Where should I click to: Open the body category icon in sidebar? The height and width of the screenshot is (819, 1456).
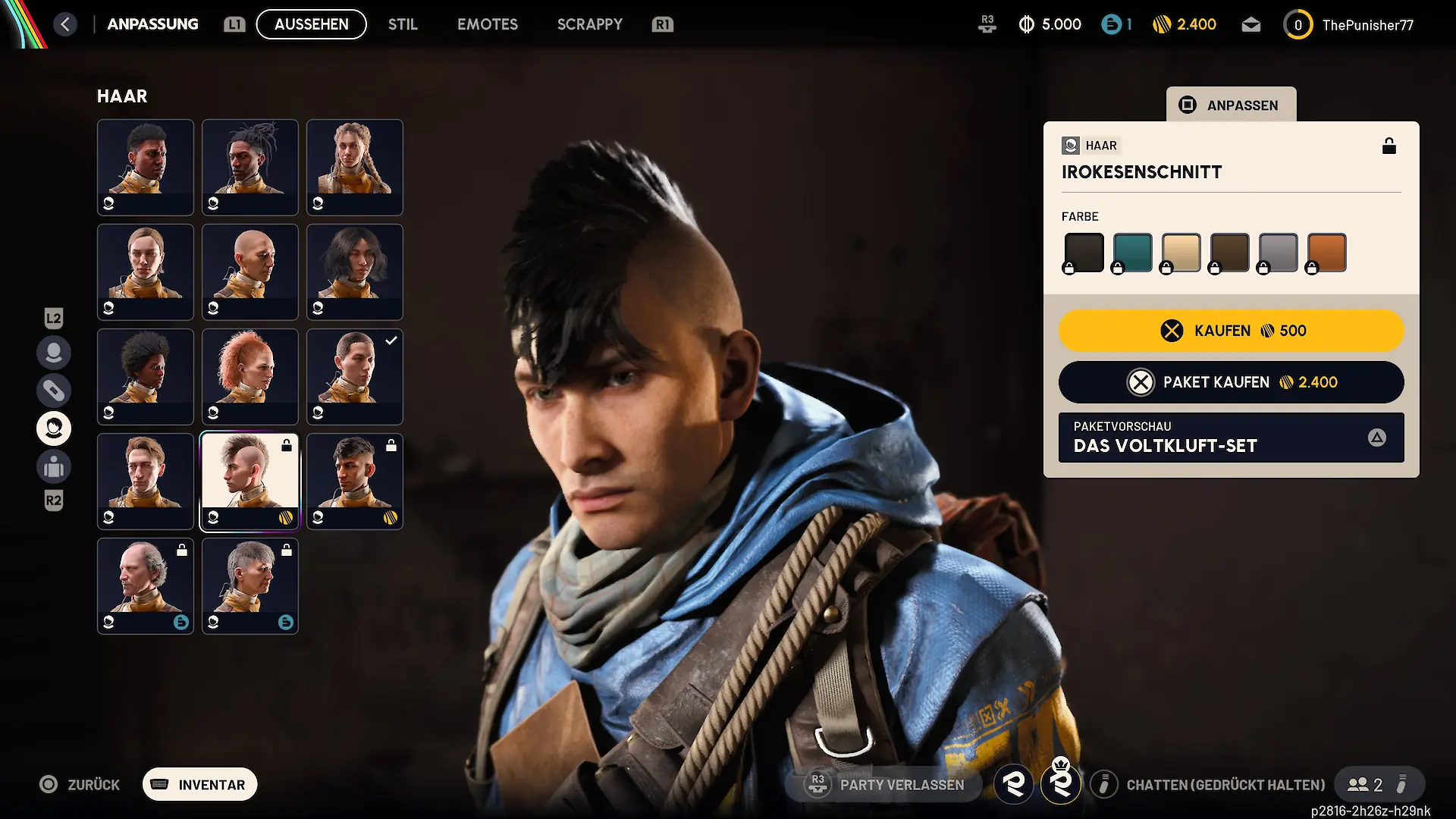tap(54, 466)
